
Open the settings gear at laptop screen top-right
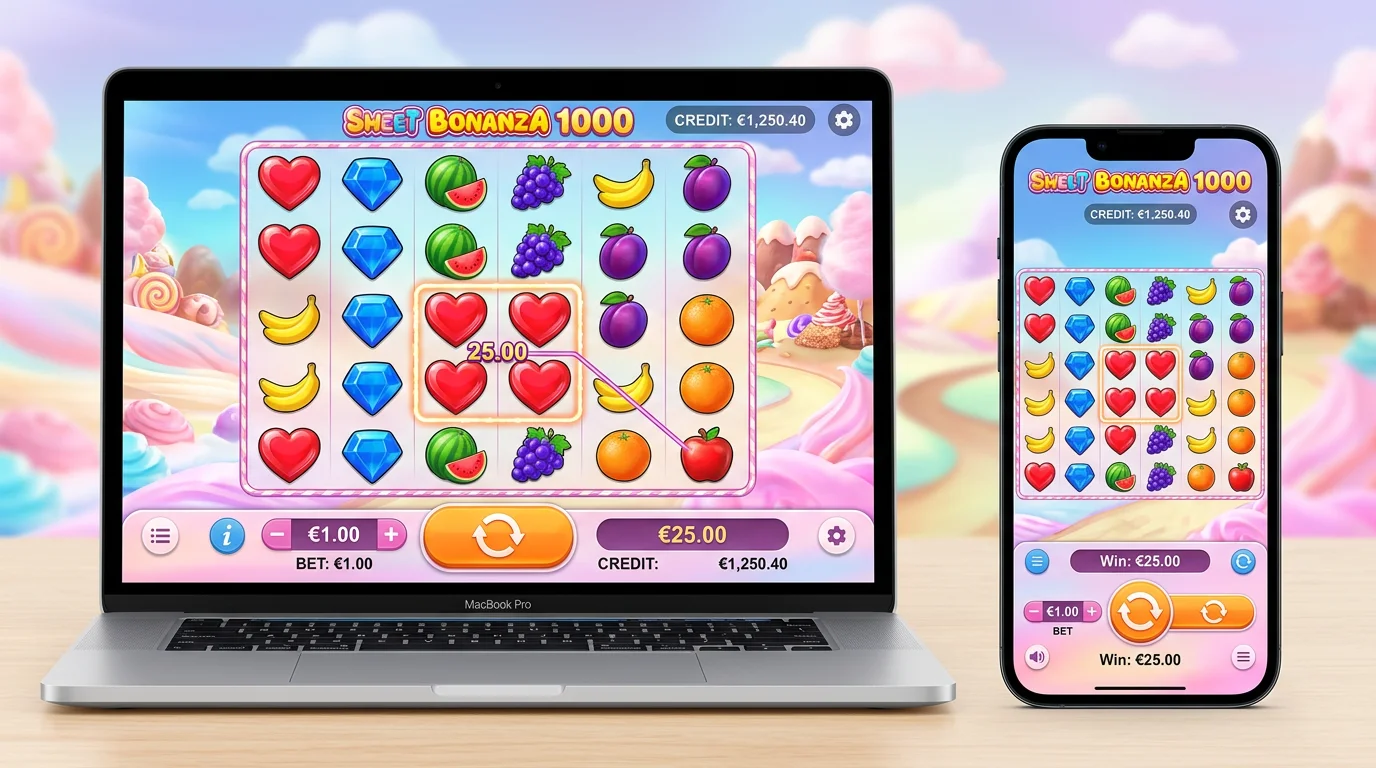843,120
